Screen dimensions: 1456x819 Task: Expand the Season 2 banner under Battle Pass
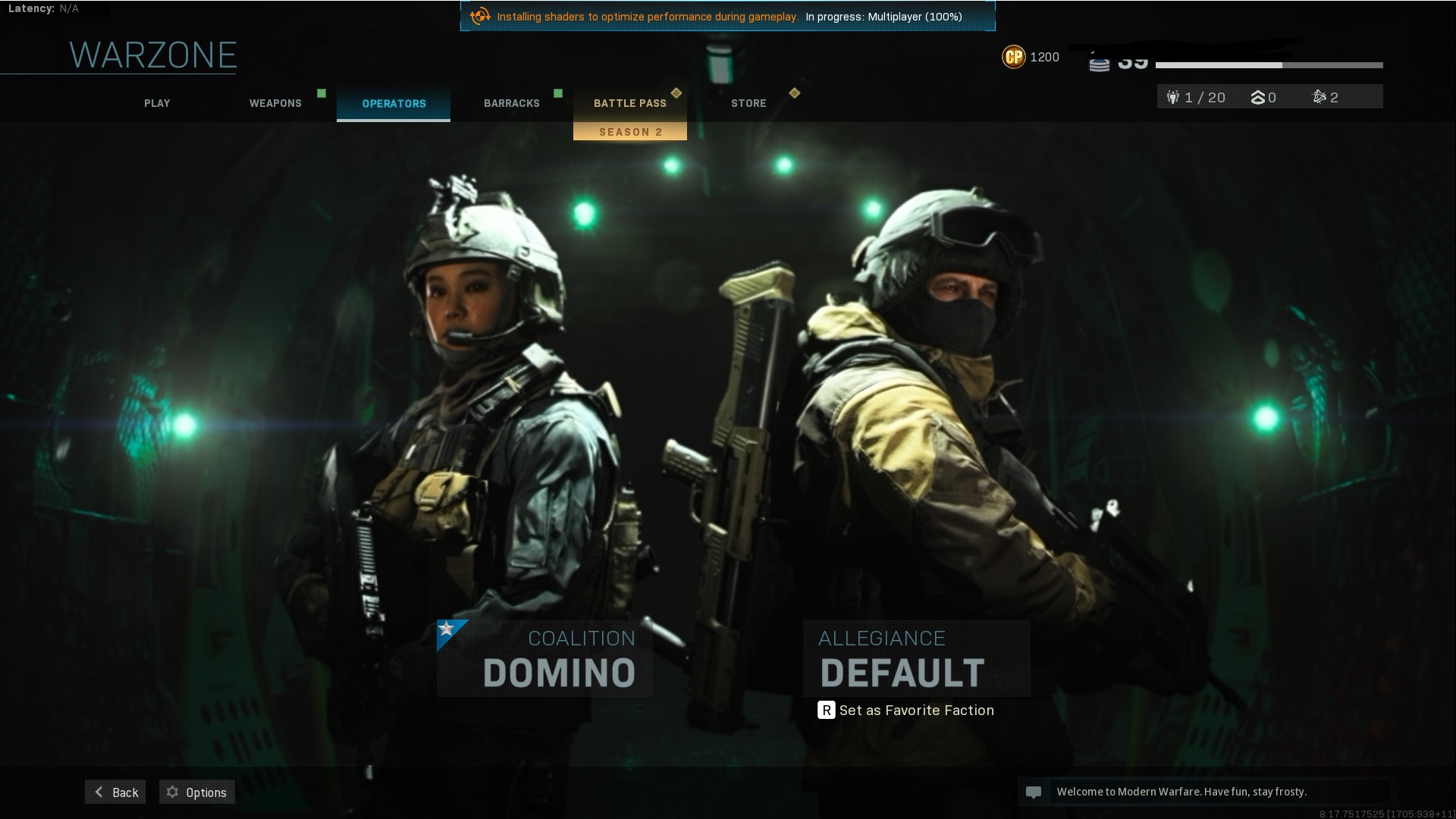629,131
